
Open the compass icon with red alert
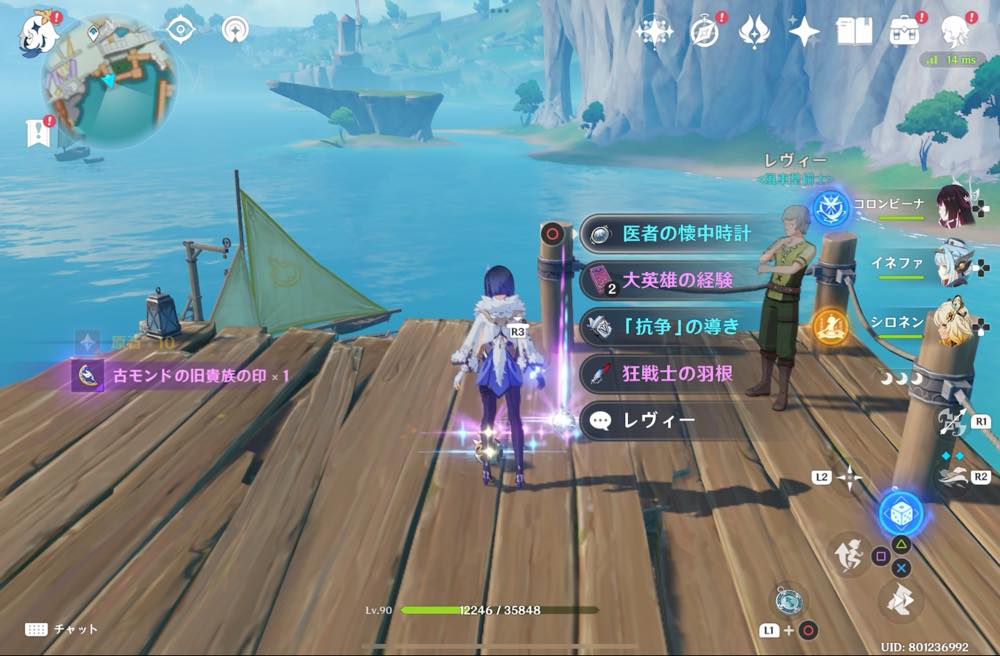pos(705,32)
